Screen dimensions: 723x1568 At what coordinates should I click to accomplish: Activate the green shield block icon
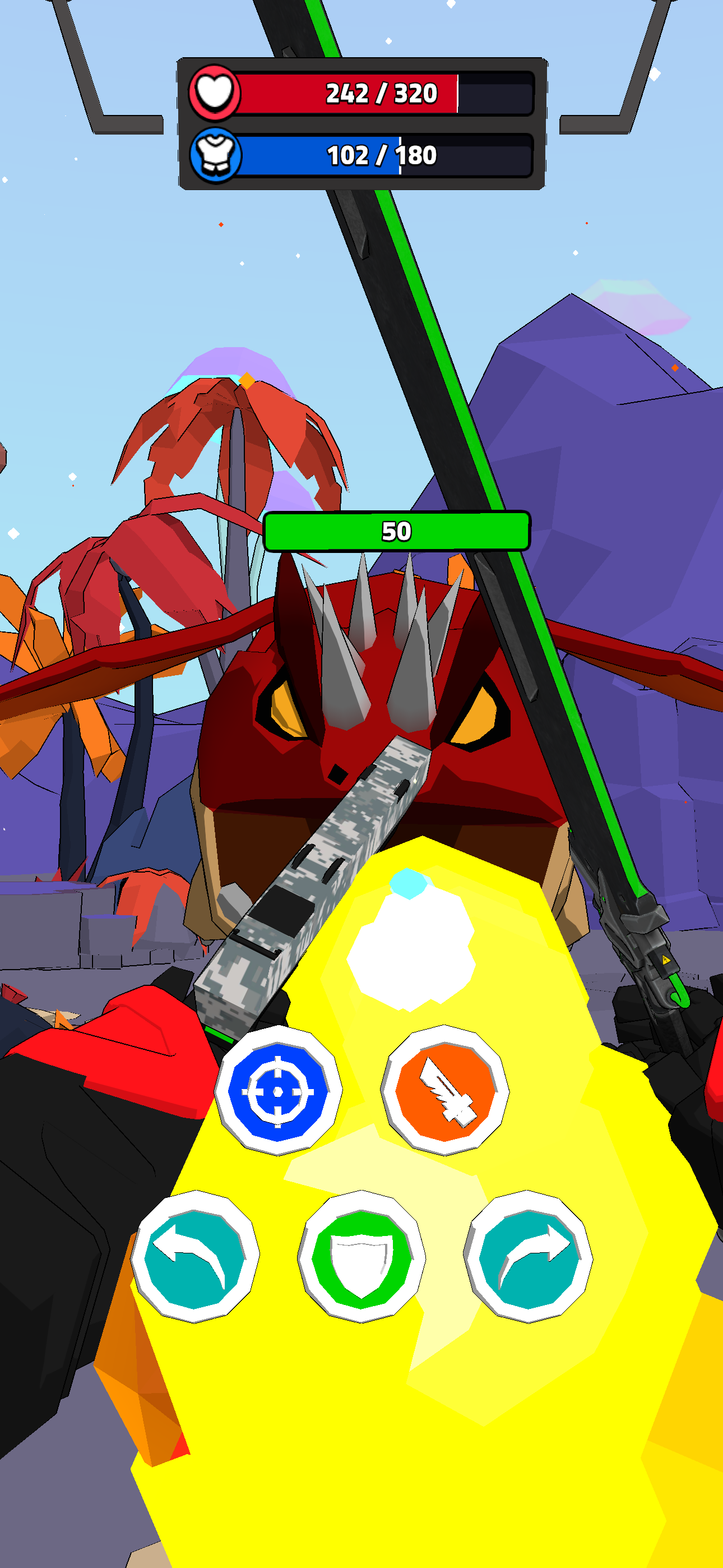(361, 1251)
